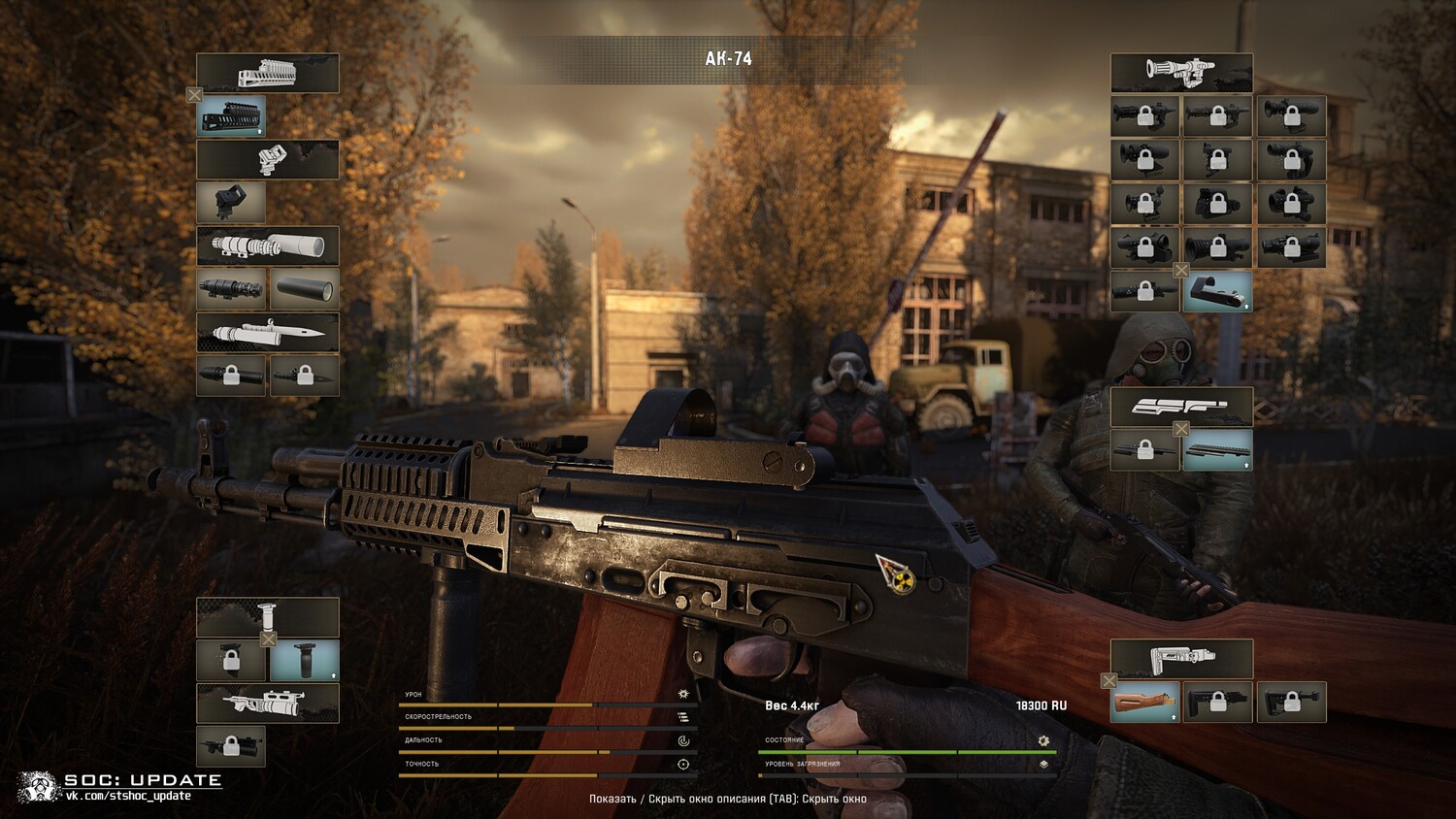Viewport: 1456px width, 819px height.
Task: Select the wooden stock slot
Action: (x=1145, y=702)
